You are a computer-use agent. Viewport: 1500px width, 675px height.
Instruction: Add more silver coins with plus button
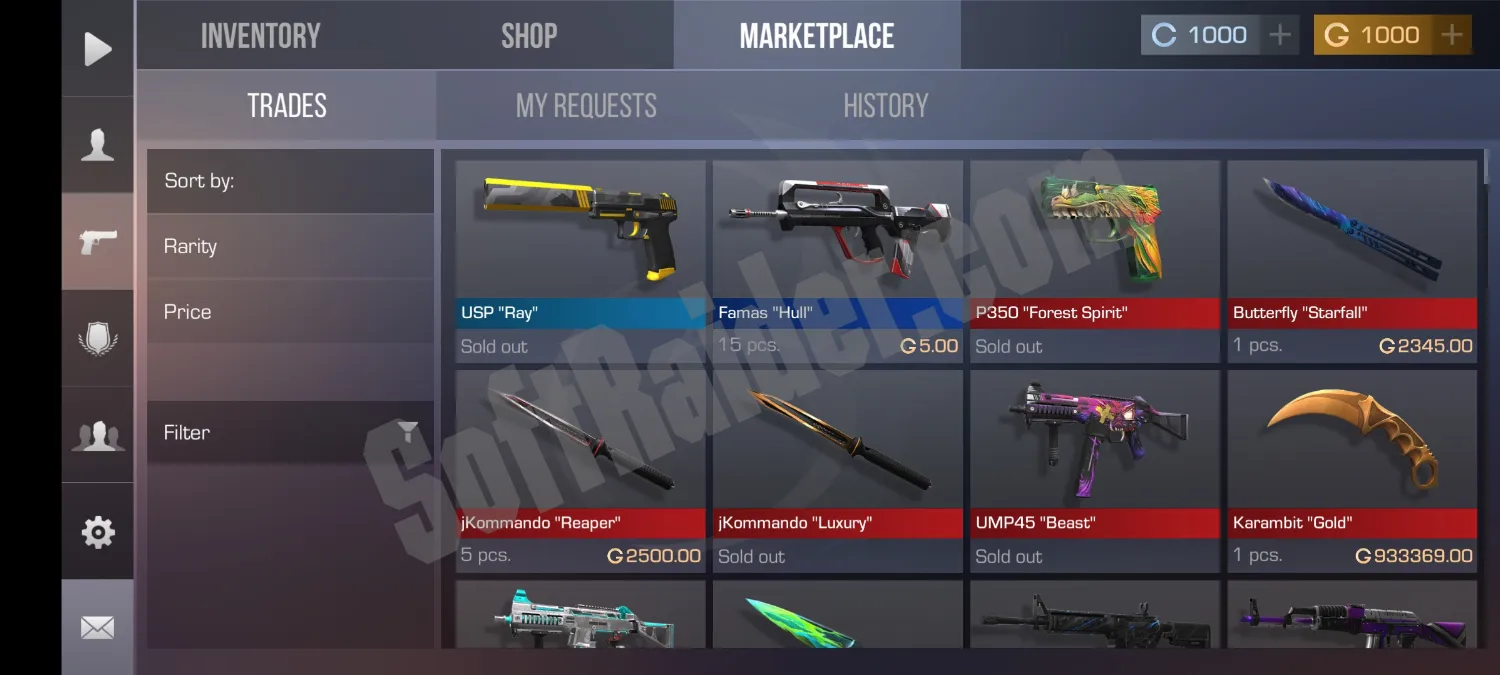(x=1279, y=35)
